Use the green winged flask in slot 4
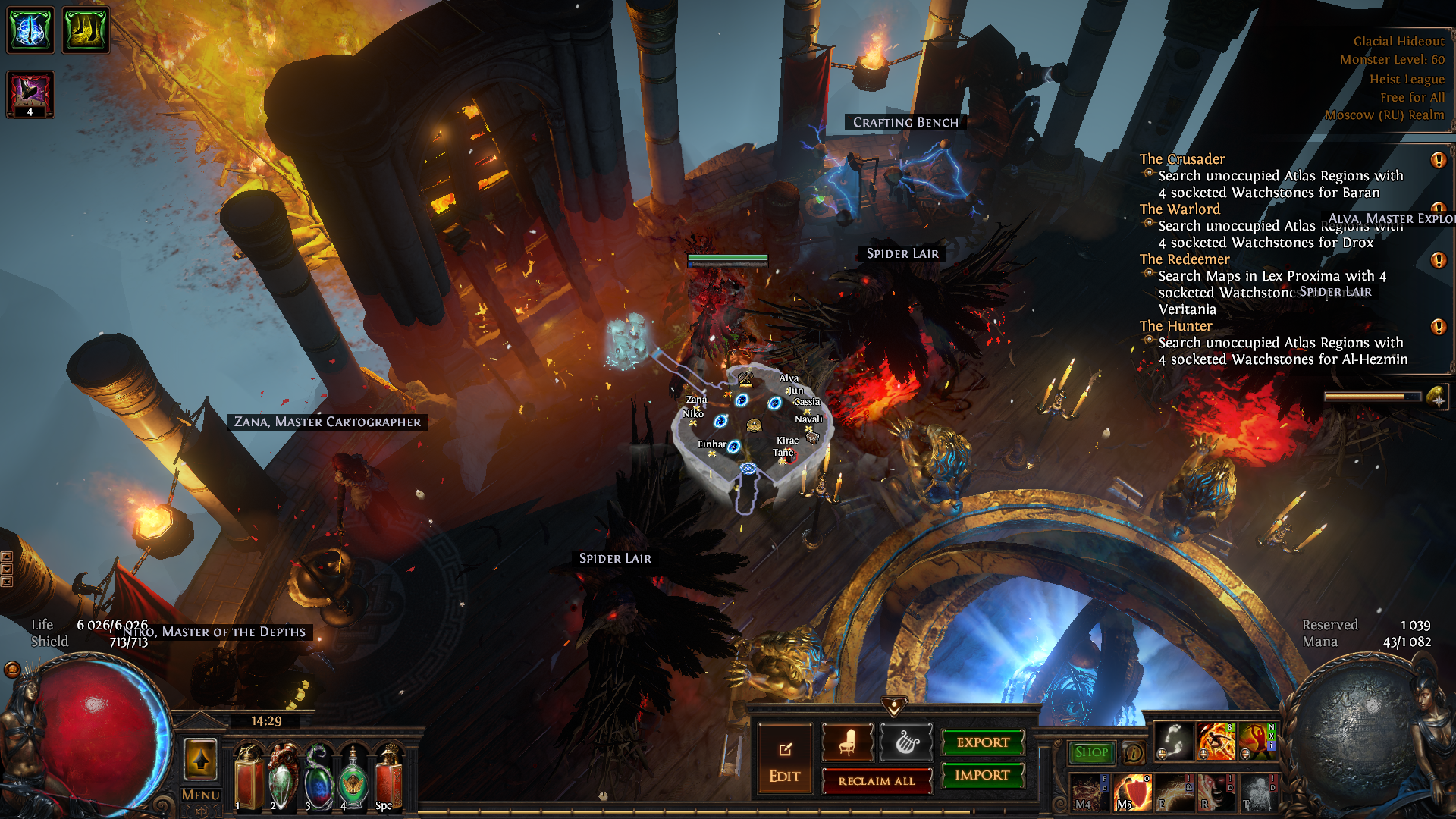 coord(353,777)
